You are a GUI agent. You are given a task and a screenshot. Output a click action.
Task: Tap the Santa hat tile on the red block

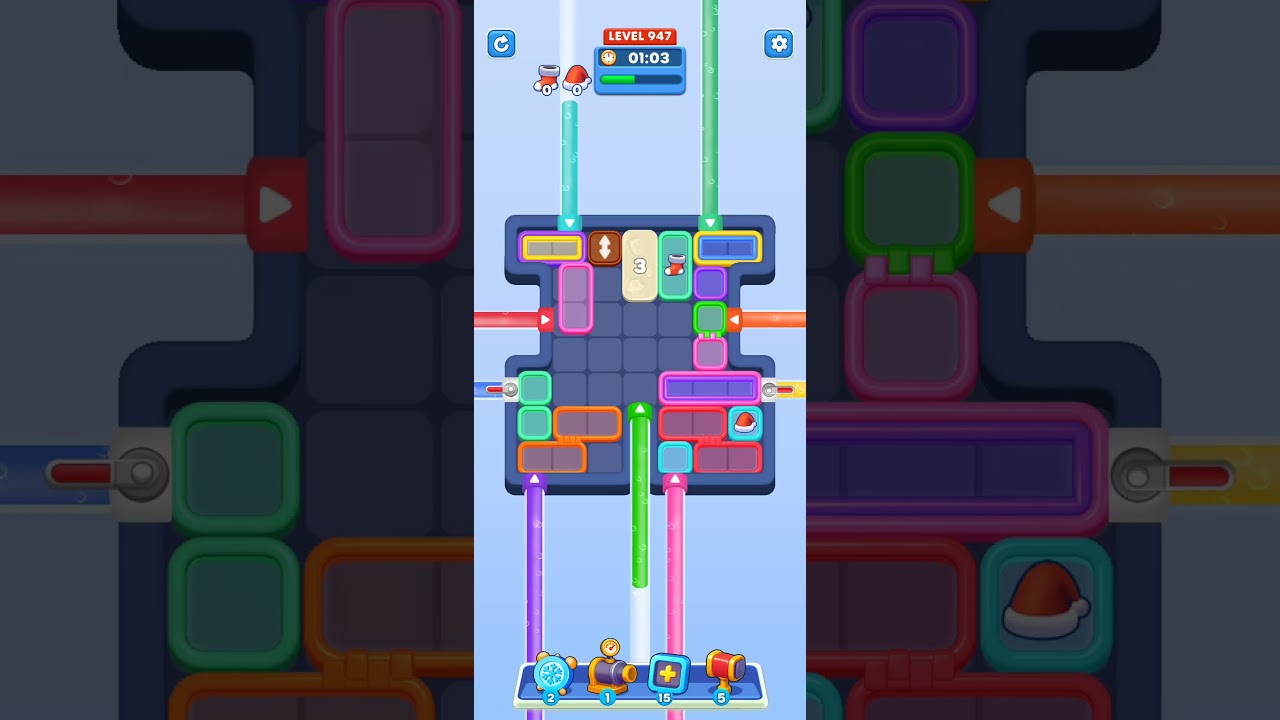(x=743, y=422)
